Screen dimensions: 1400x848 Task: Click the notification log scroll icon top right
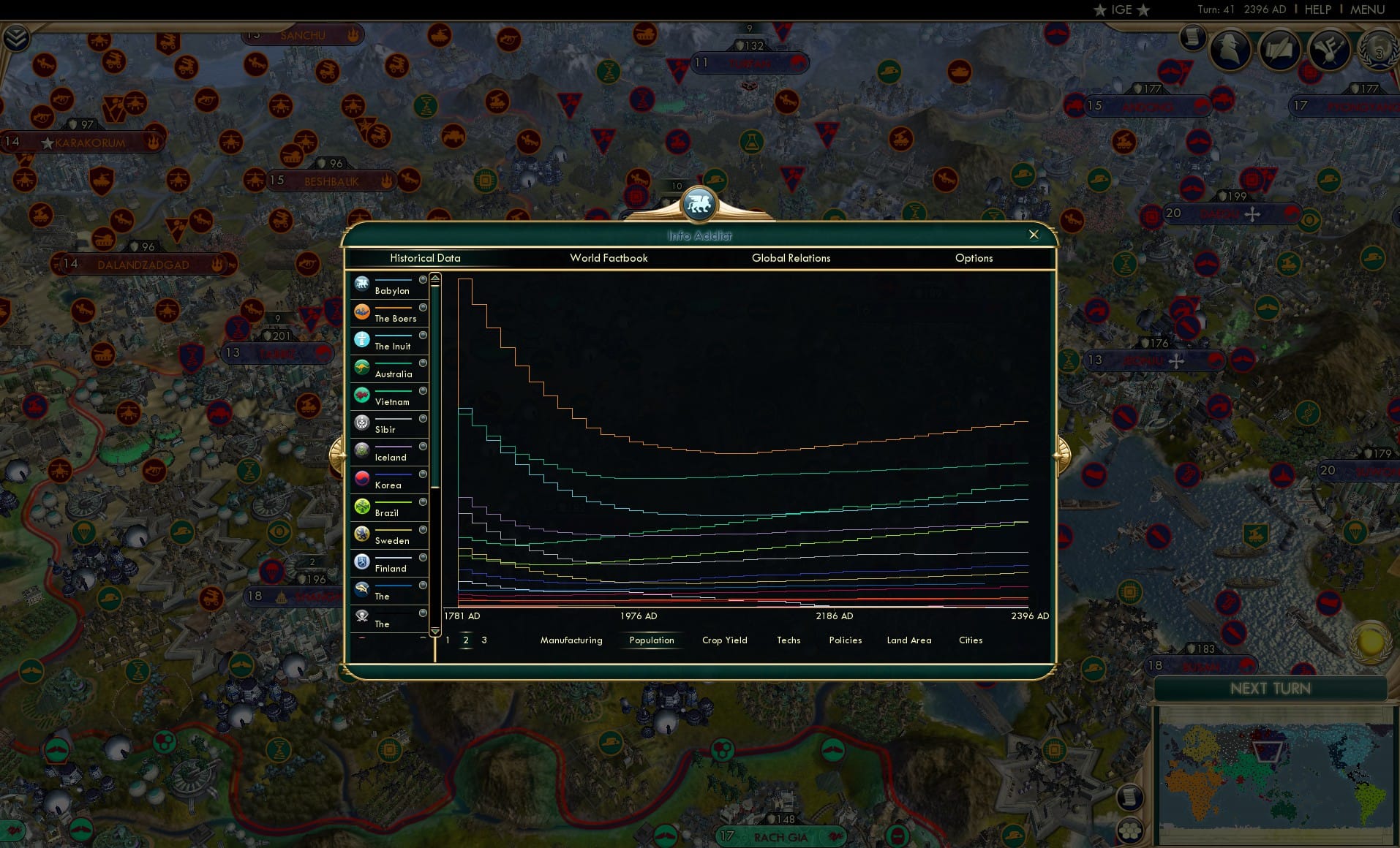coord(1193,37)
